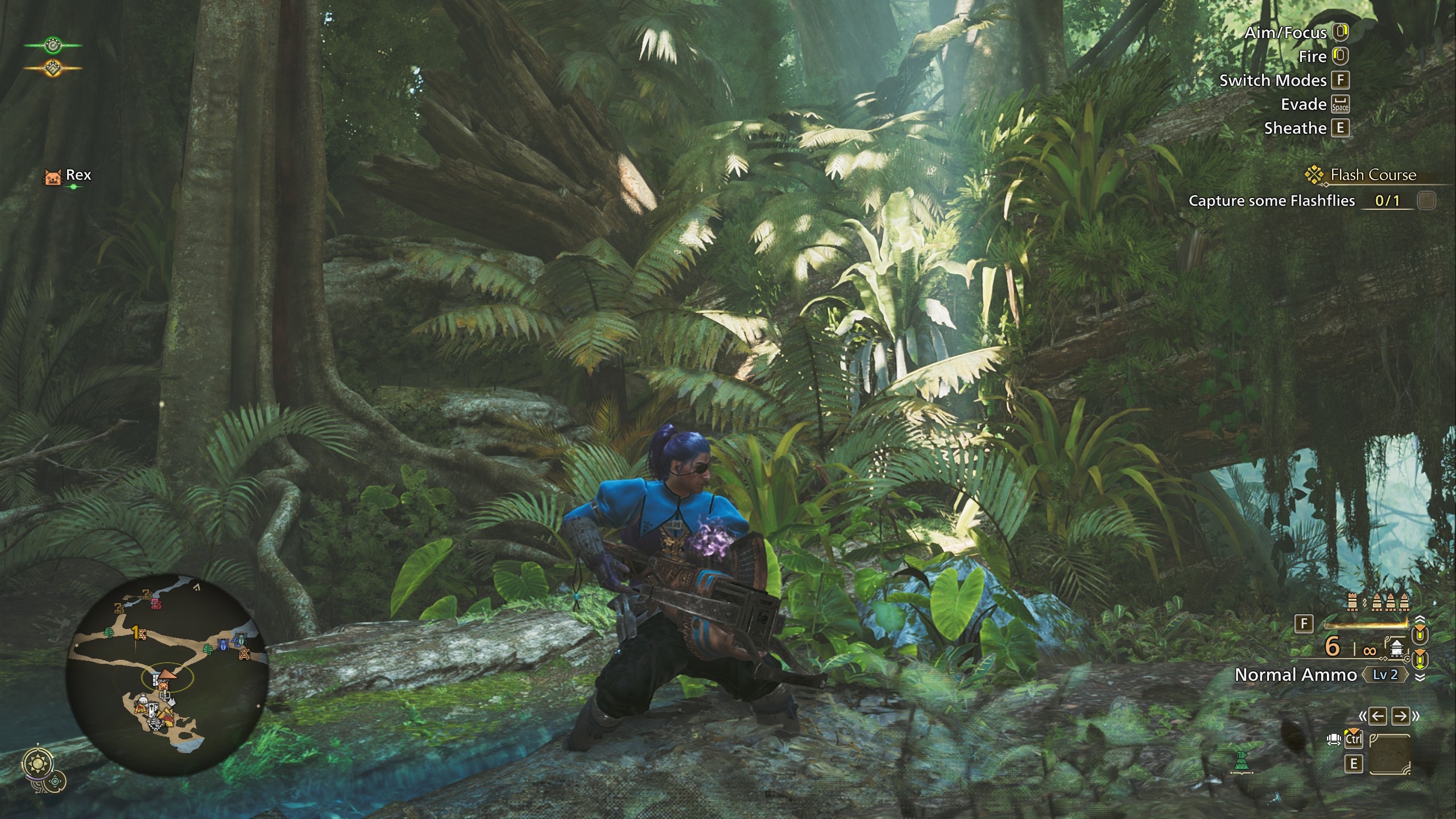Click the blue beetle marker on the minimap
The height and width of the screenshot is (819, 1456).
(x=224, y=644)
